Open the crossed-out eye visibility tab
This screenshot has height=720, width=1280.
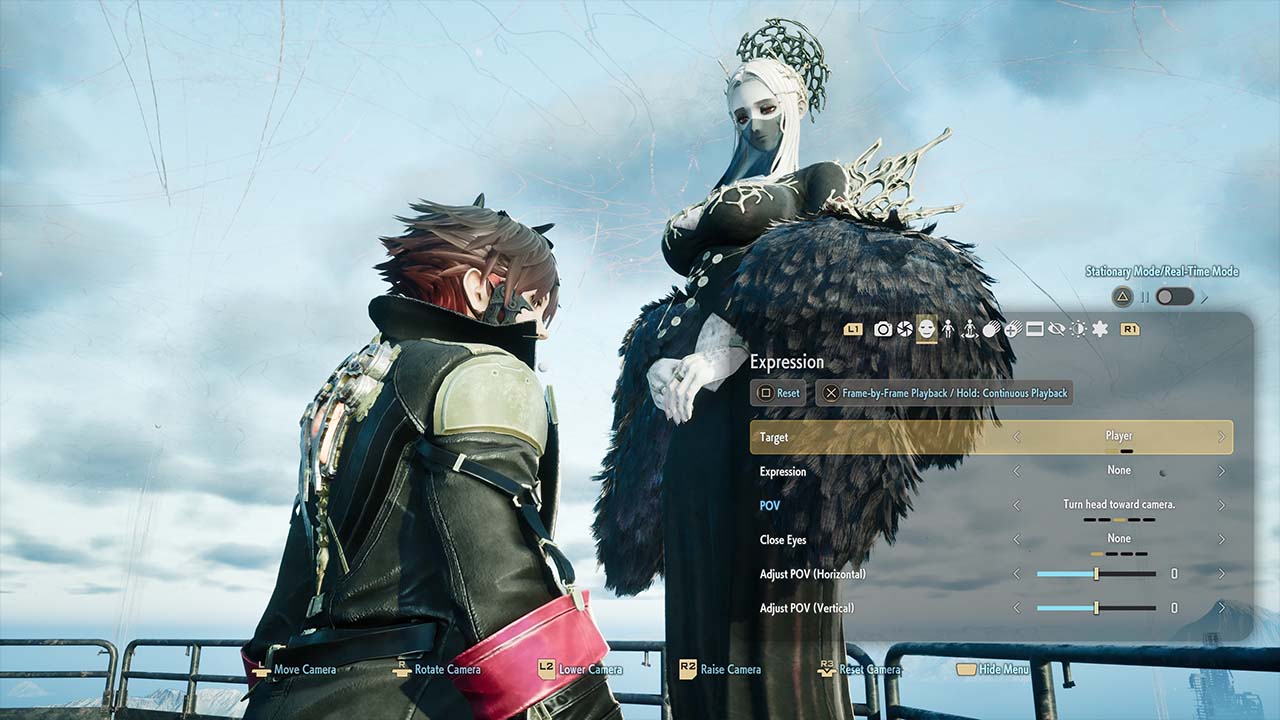coord(1057,329)
